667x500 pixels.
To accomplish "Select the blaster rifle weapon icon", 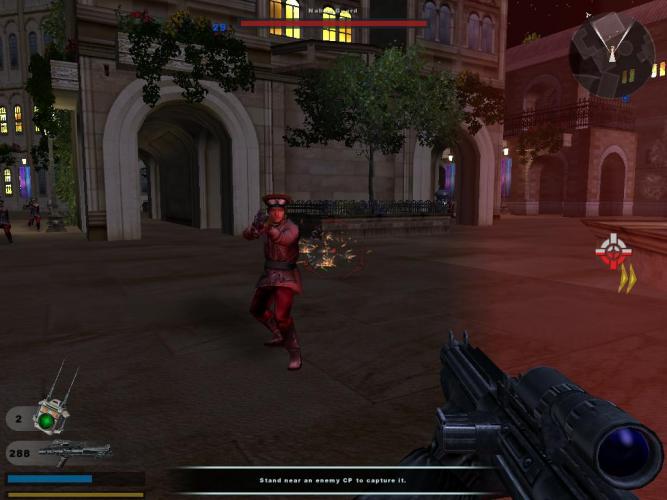I will (x=75, y=452).
